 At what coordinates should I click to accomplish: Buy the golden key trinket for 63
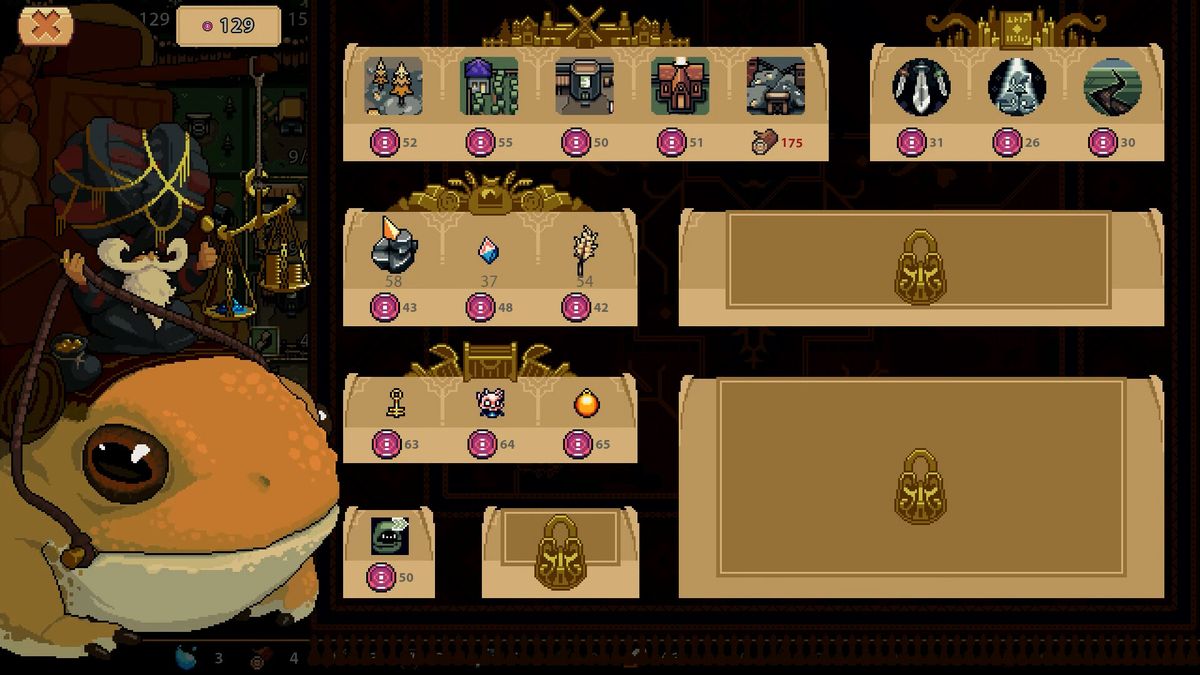[395, 404]
